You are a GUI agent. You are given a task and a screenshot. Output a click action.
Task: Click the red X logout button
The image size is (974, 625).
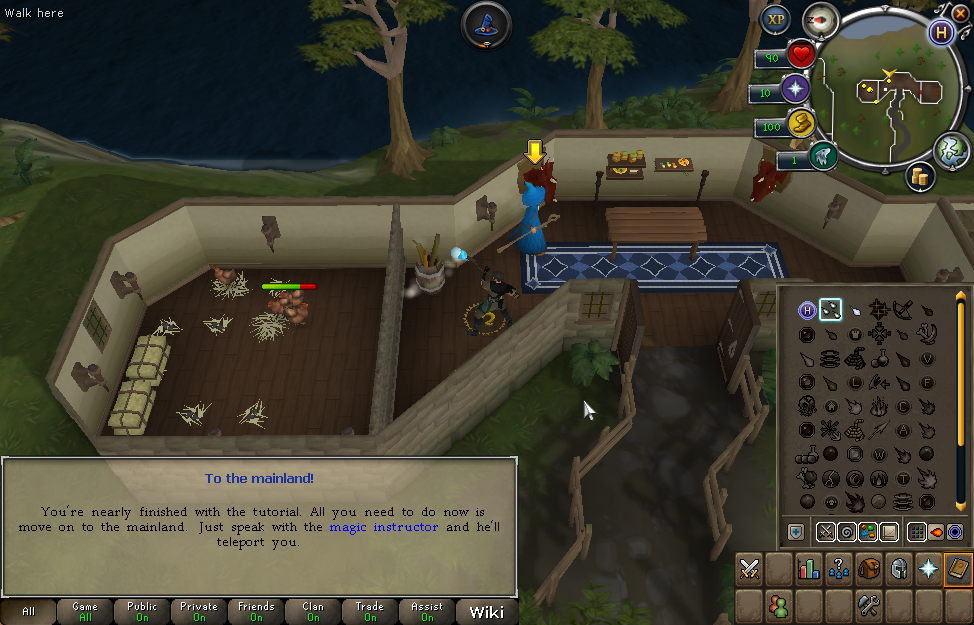coord(961,13)
